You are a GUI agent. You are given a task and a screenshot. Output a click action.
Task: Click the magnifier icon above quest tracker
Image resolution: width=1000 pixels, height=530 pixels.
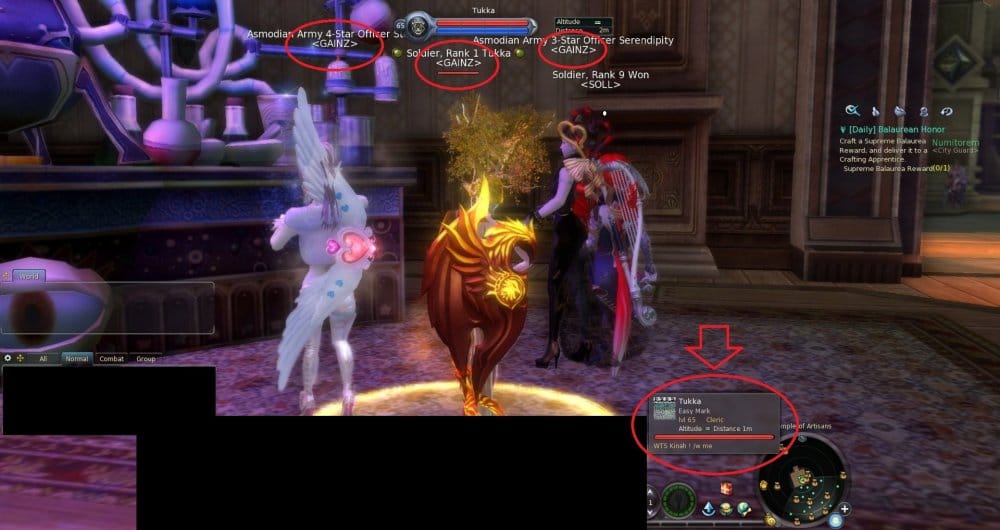[x=853, y=111]
